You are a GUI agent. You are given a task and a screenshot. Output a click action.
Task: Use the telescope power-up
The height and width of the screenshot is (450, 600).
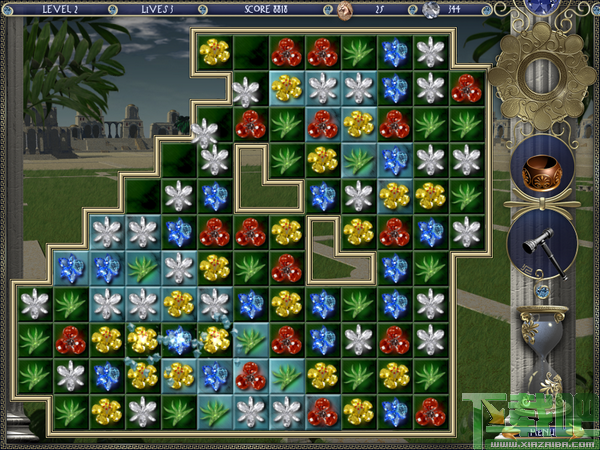[543, 244]
